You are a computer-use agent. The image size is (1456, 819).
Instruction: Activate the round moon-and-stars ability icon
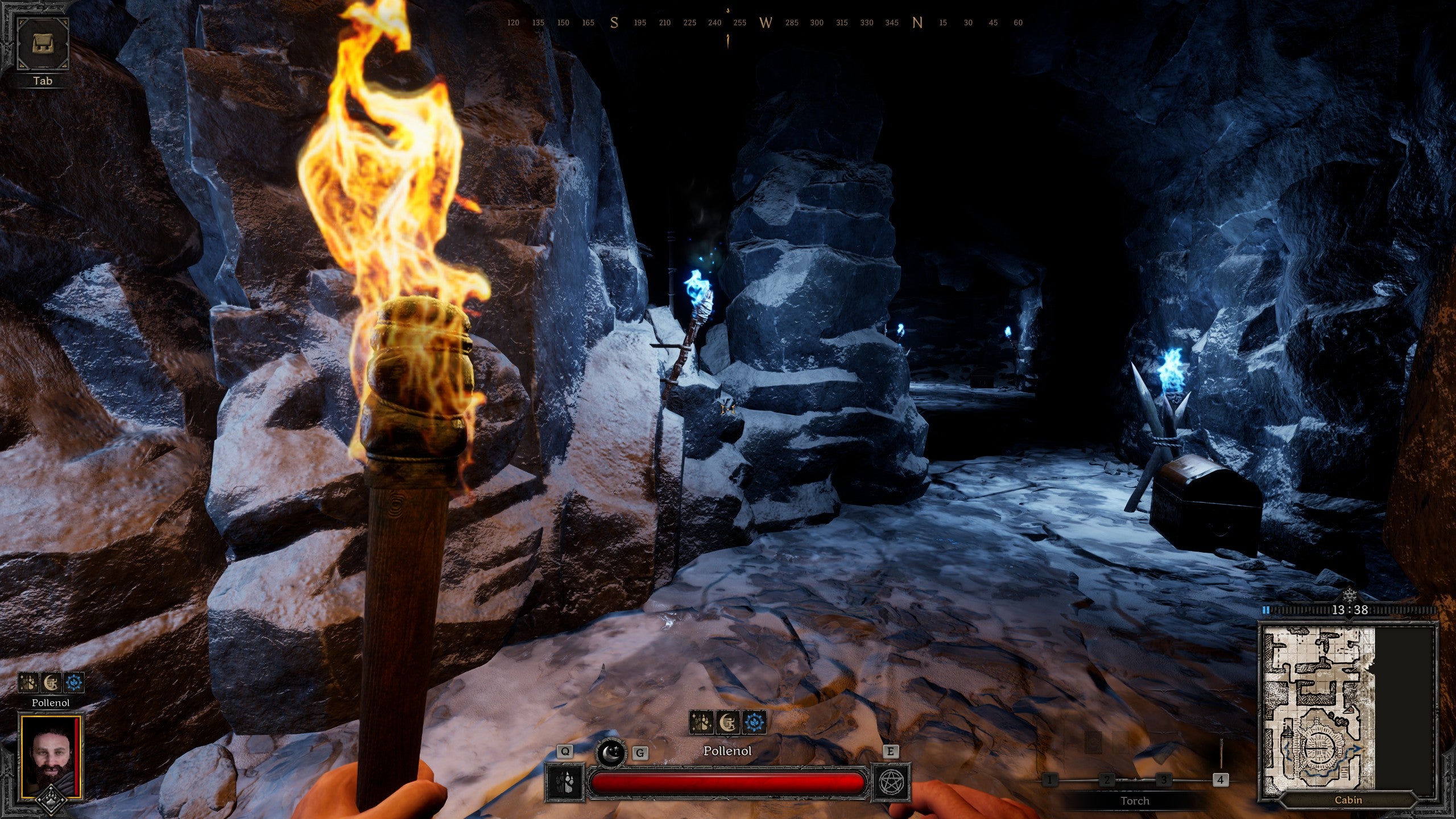click(610, 753)
